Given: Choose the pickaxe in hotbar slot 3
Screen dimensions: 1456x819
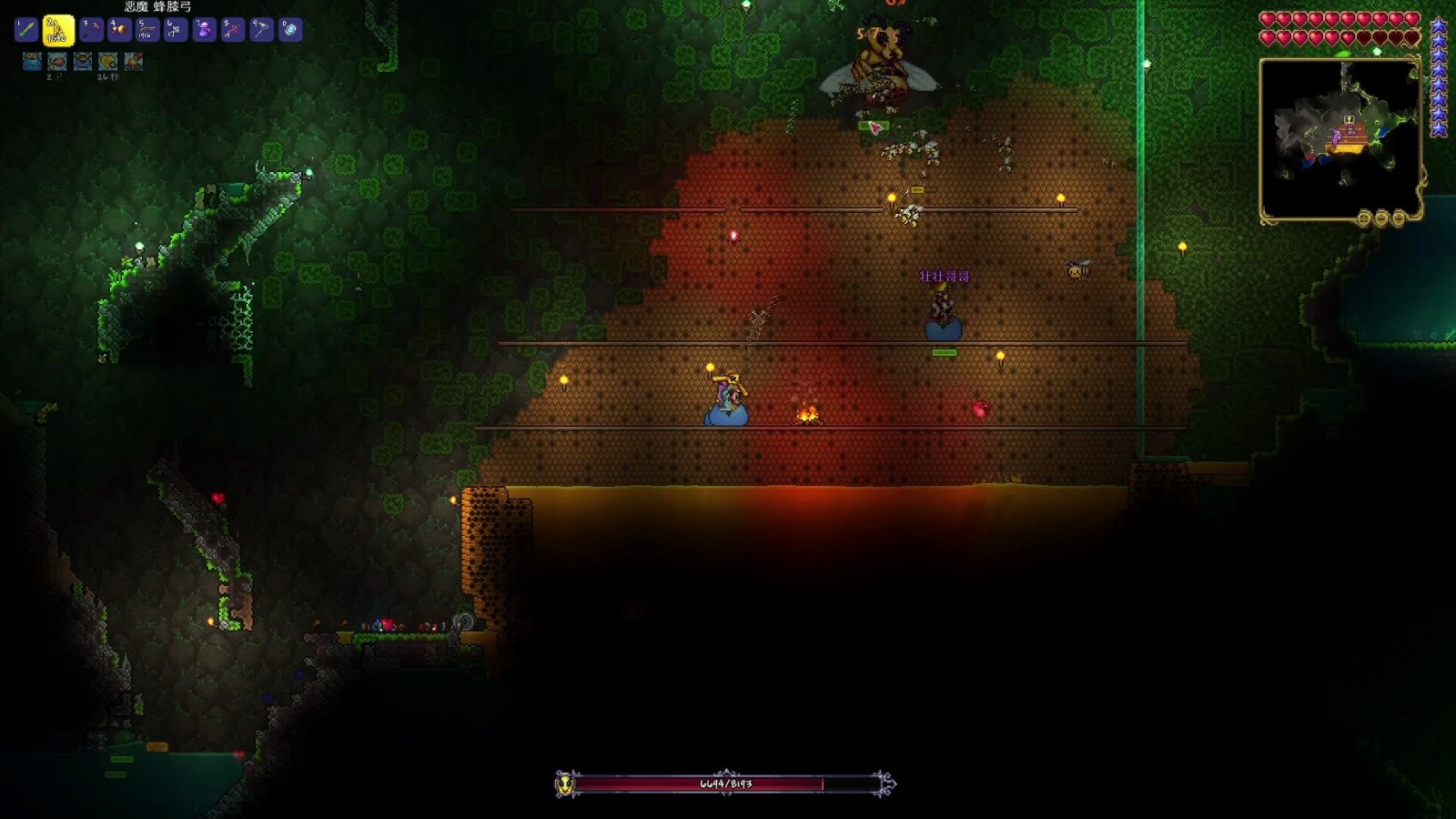Looking at the screenshot, I should click(x=90, y=30).
